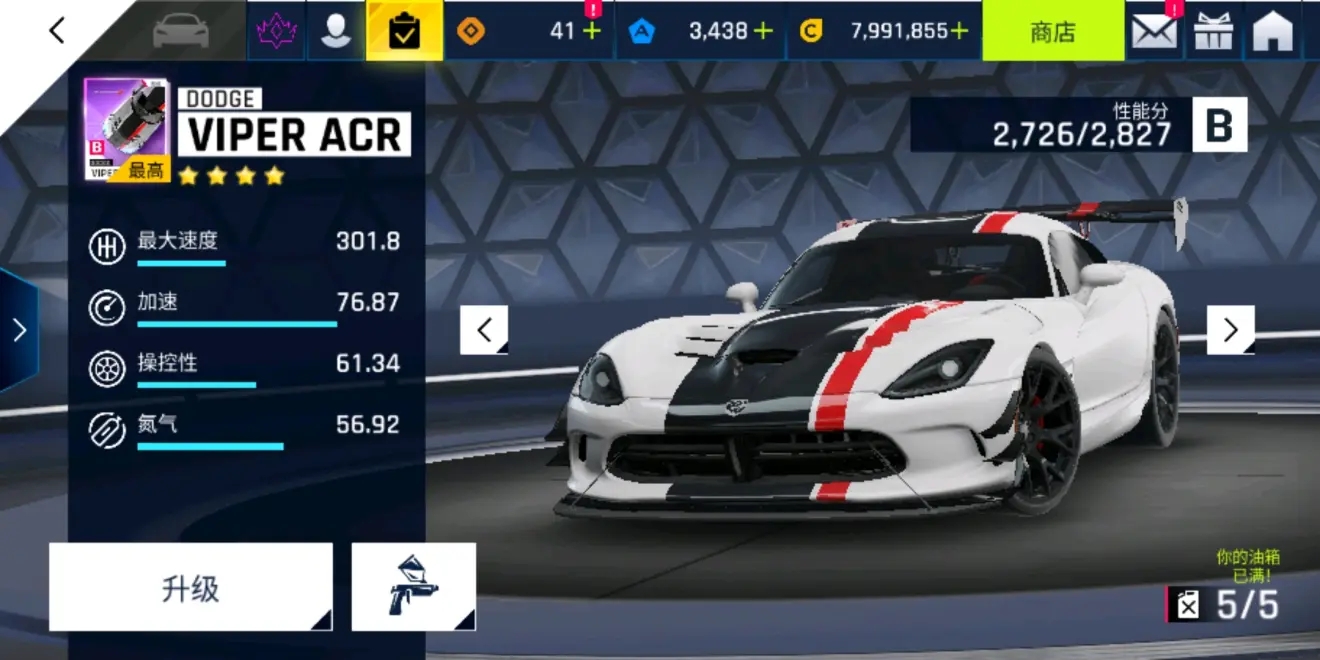Open the daily missions clipboard icon

(405, 31)
